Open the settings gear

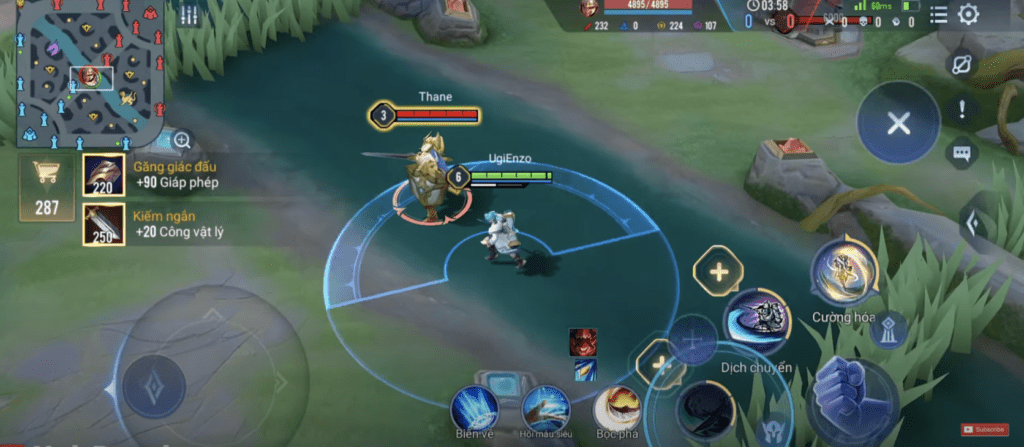click(968, 14)
